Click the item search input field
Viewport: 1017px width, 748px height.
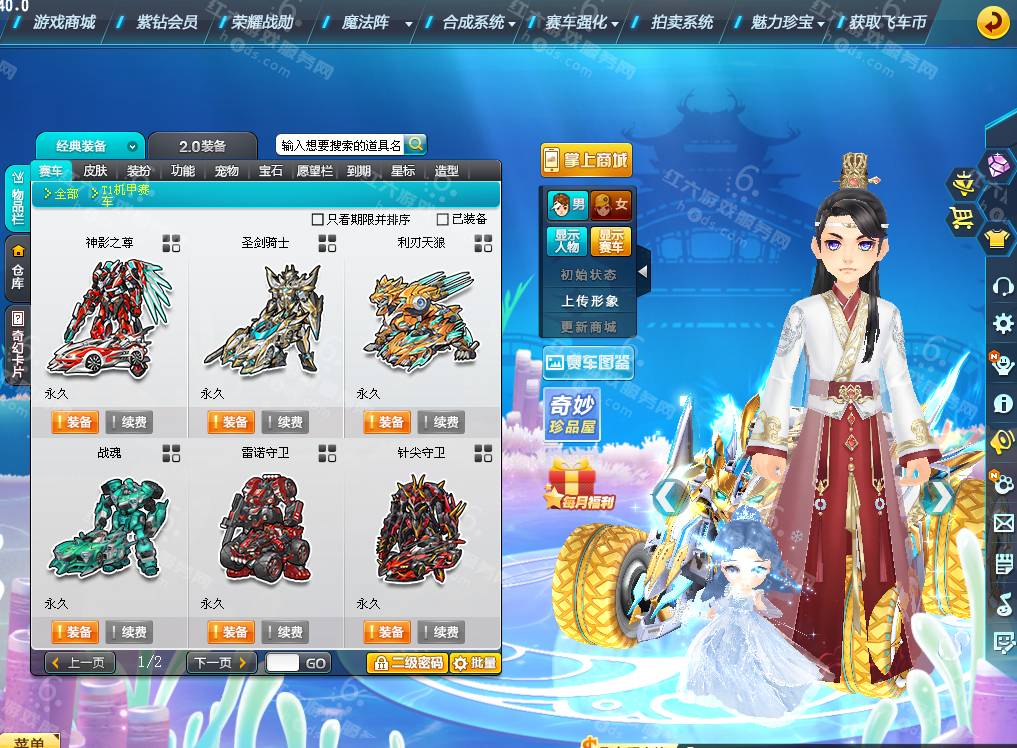(340, 145)
